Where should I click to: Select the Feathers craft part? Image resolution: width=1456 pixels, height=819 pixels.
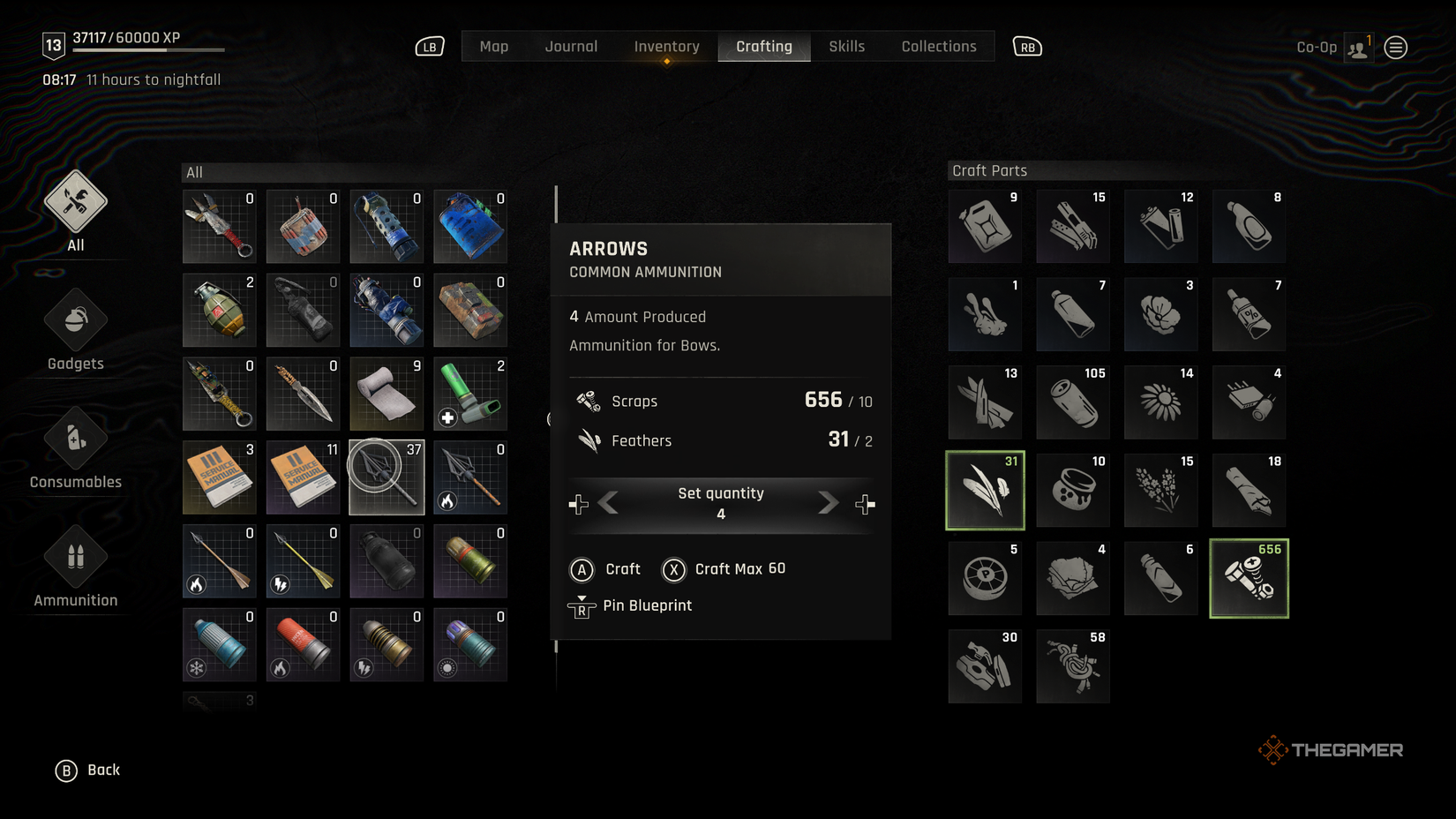(x=984, y=490)
